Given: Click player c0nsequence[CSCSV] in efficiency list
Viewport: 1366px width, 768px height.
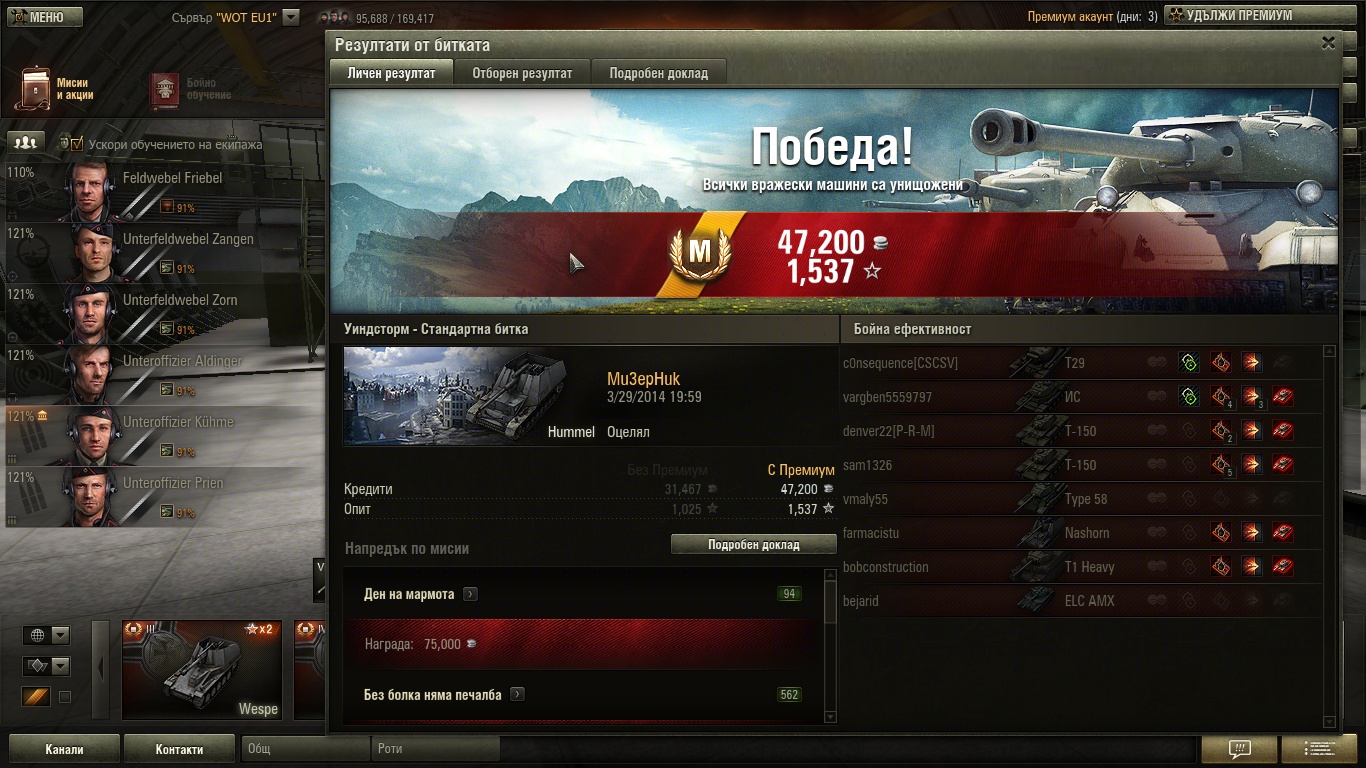Looking at the screenshot, I should pyautogui.click(x=900, y=363).
